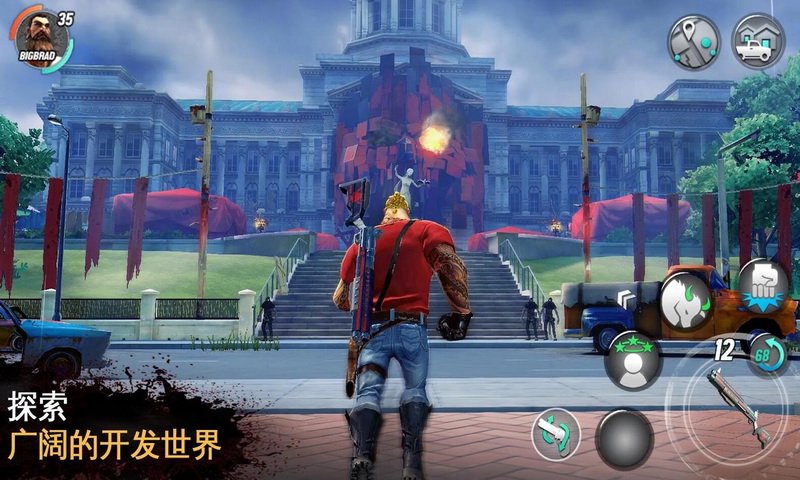
Task: Reload using the circular arrow button
Action: coord(769,355)
